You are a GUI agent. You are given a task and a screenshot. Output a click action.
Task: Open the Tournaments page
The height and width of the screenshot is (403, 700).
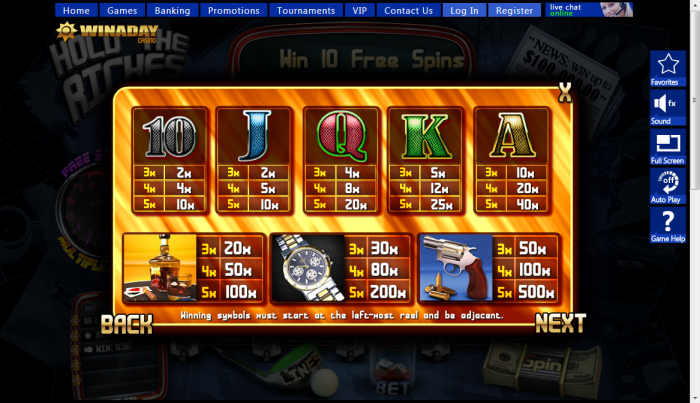(x=306, y=11)
